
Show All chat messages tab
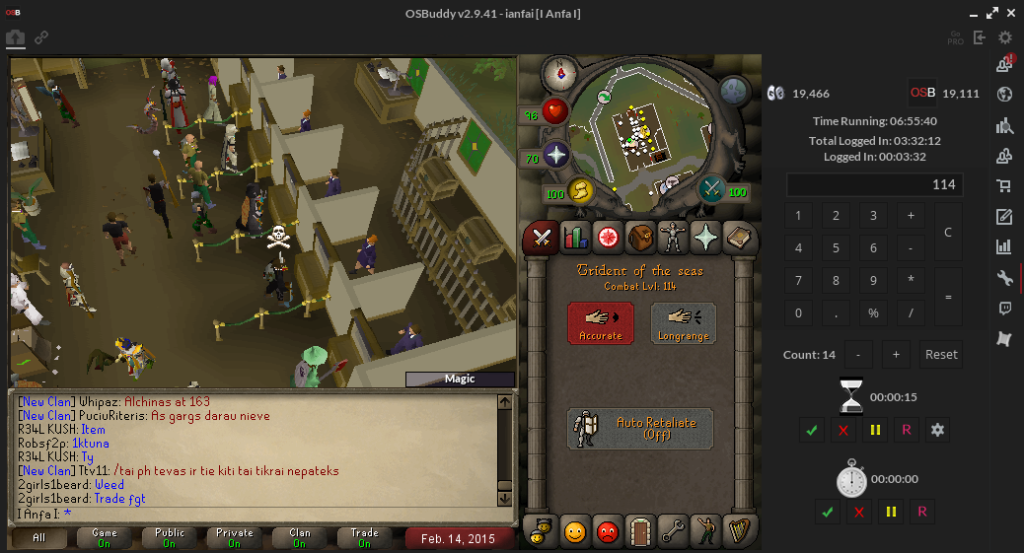coord(39,538)
